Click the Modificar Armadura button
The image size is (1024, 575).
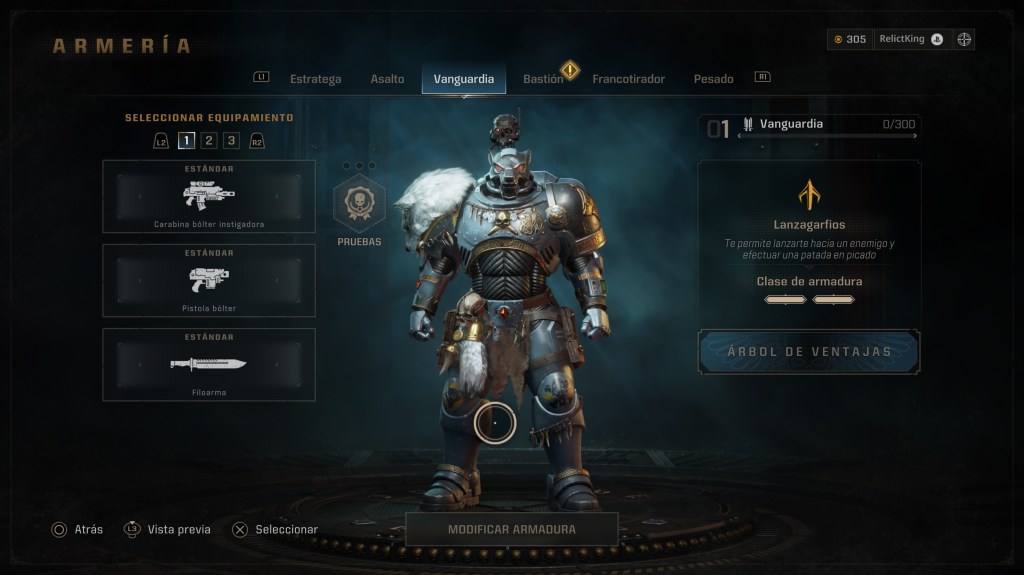[511, 529]
